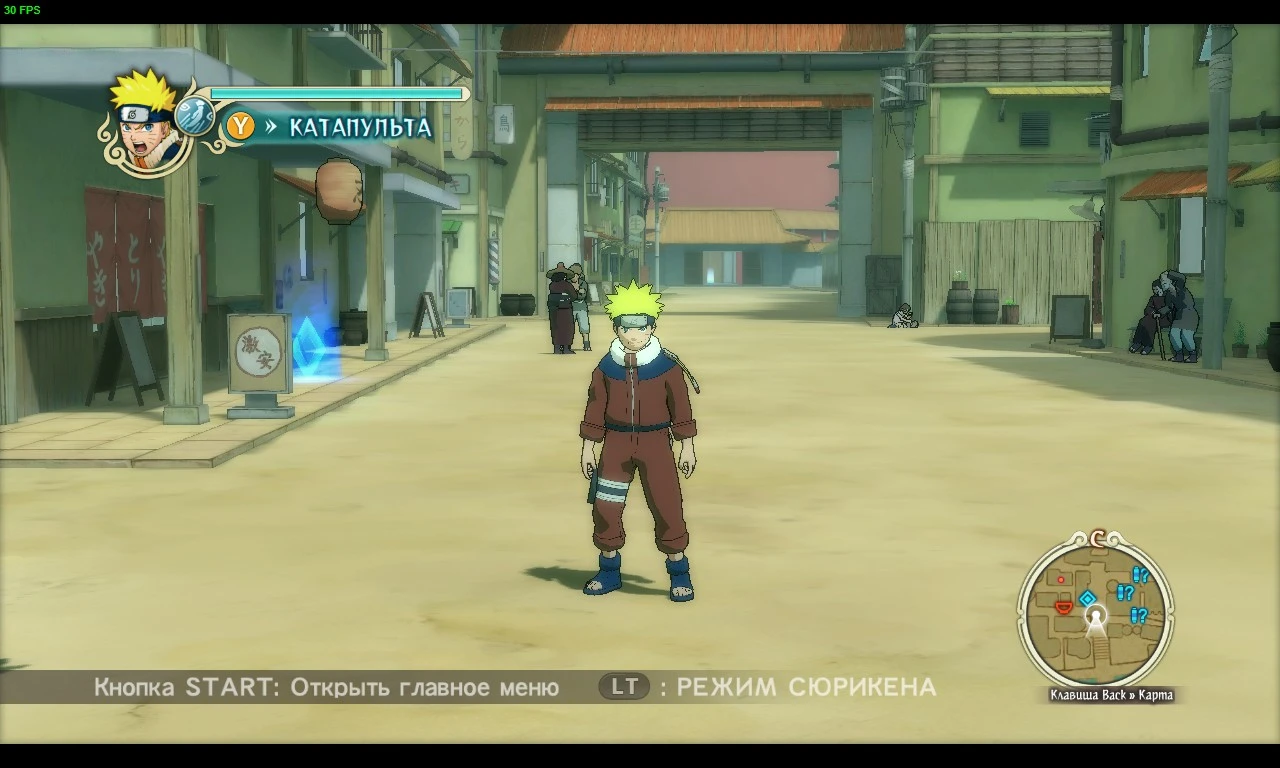Click the LT button icon in the bottom bar
The width and height of the screenshot is (1280, 768).
click(623, 687)
